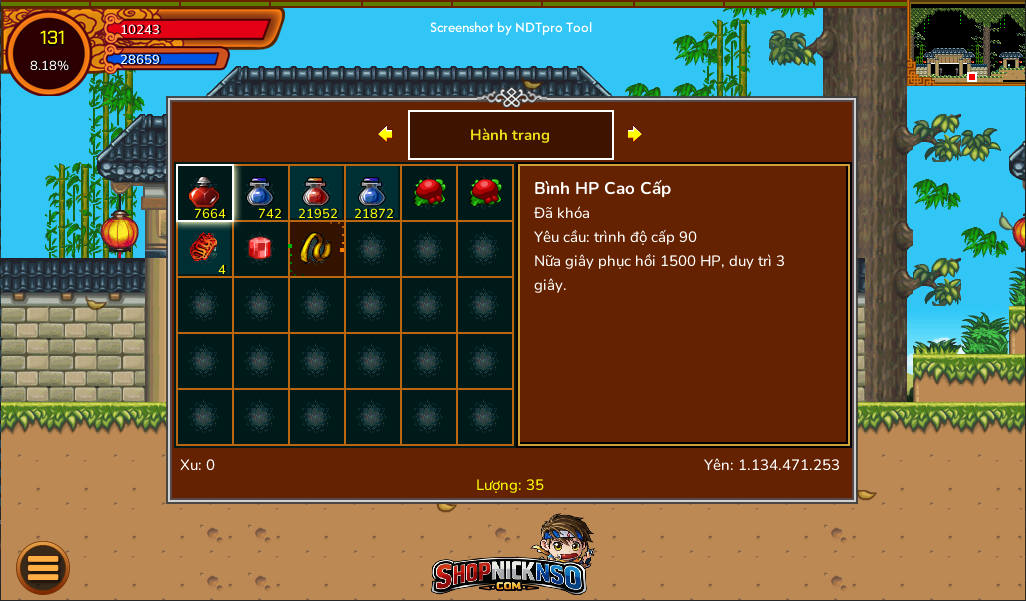Select the red scroll item with count 4
Viewport: 1026px width, 601px height.
(205, 249)
